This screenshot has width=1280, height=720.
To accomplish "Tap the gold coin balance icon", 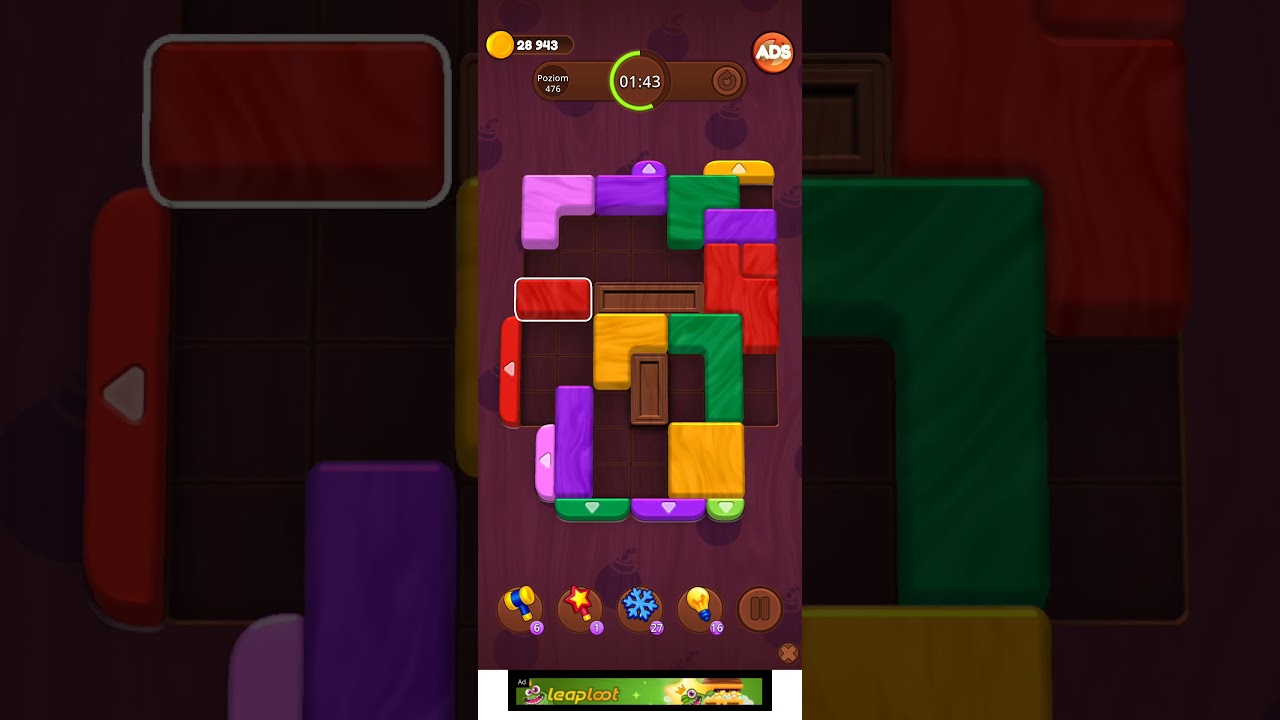I will [500, 44].
